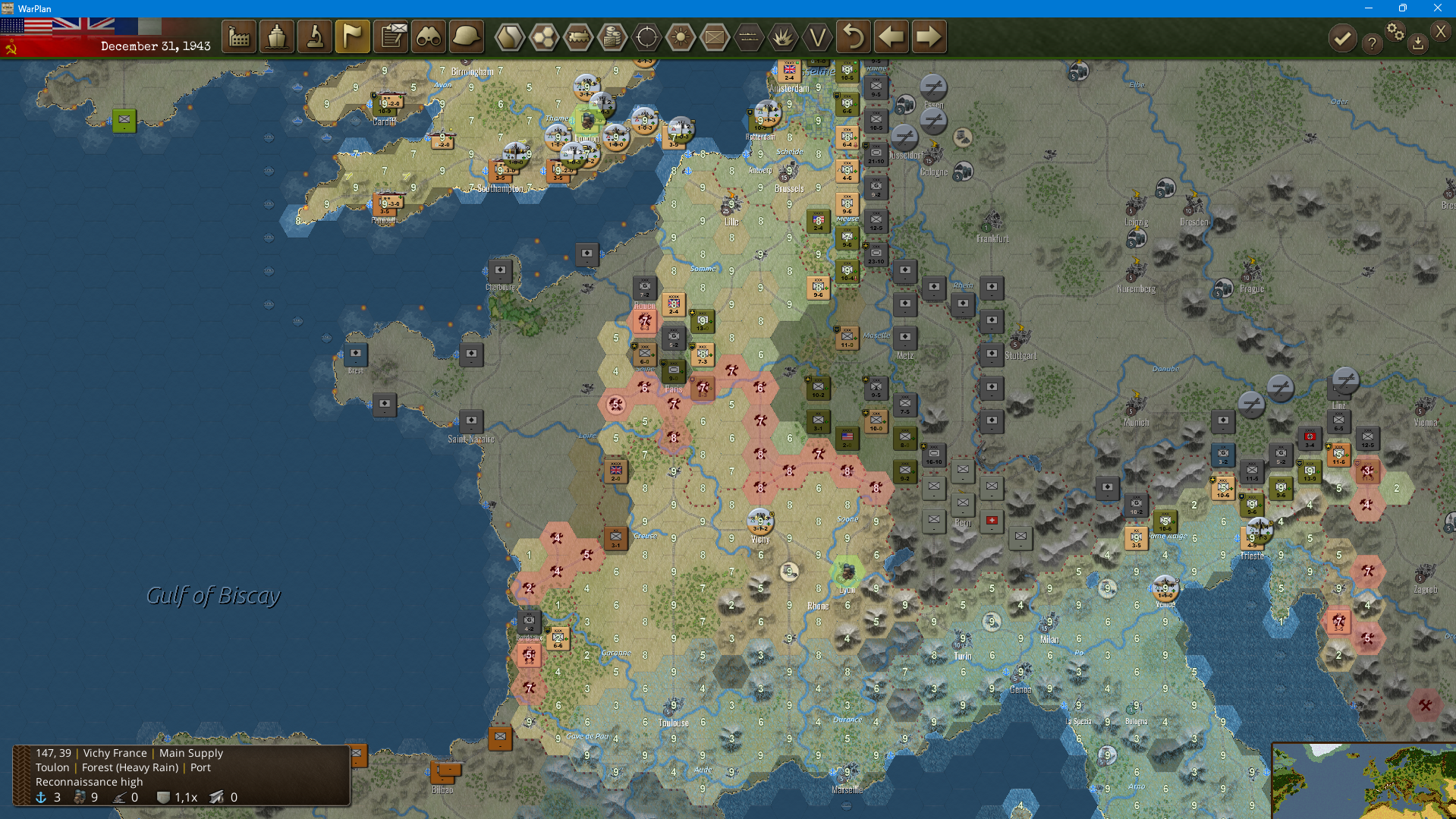This screenshot has height=819, width=1456.
Task: Toggle the train railway map overlay
Action: pyautogui.click(x=578, y=36)
